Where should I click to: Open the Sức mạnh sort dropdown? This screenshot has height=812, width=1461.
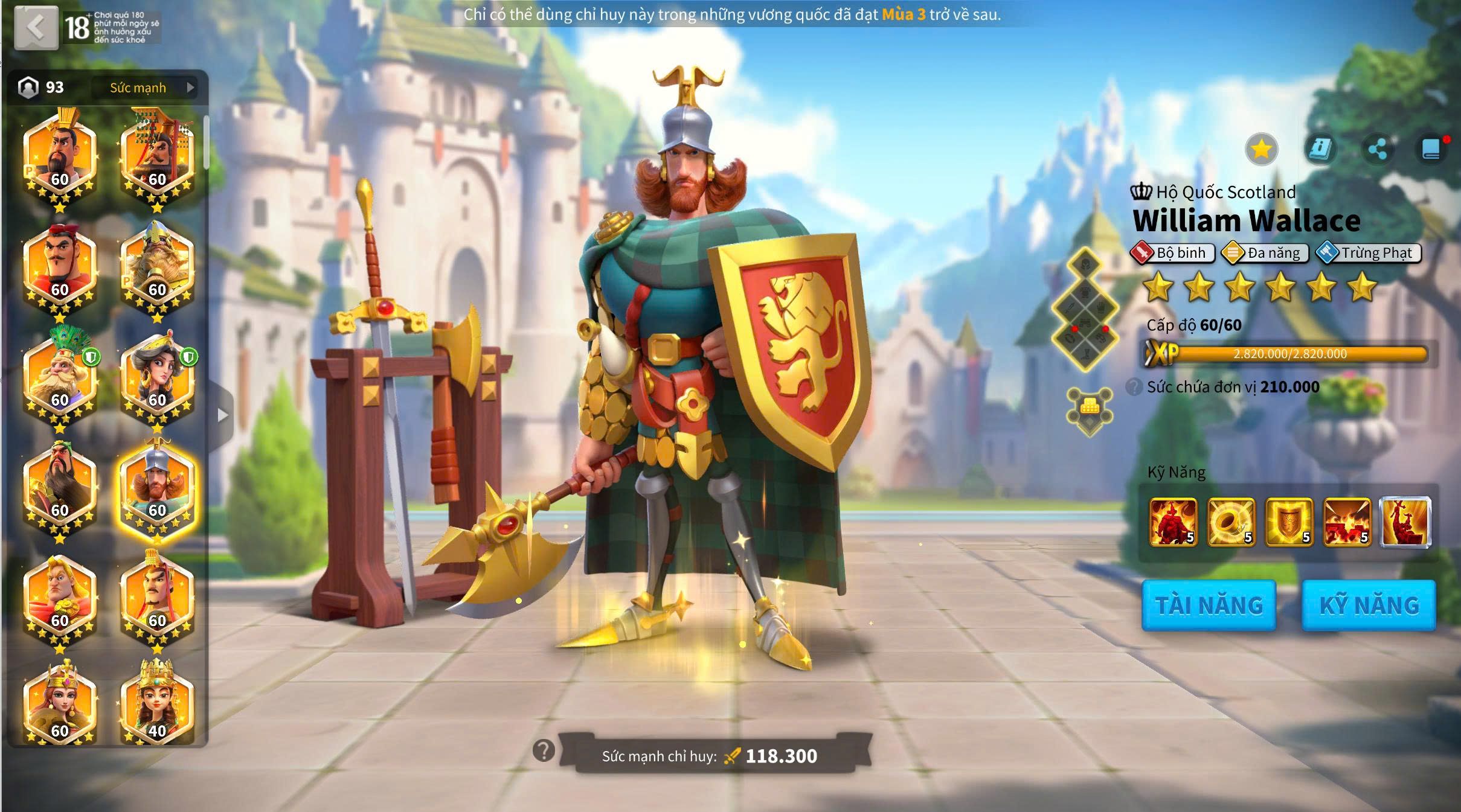point(151,88)
